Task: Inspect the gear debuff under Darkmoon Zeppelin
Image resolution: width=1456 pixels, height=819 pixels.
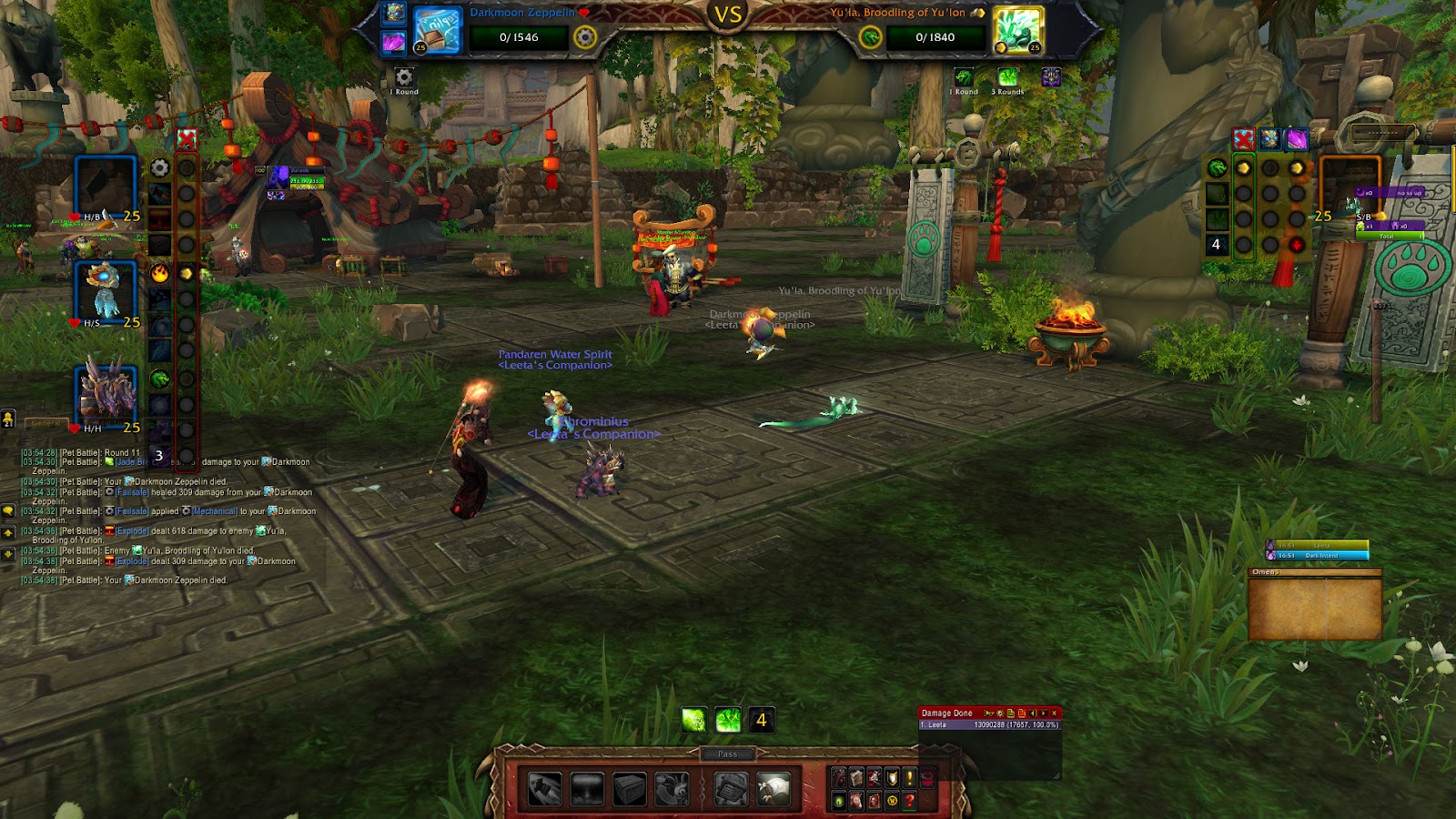Action: (404, 77)
